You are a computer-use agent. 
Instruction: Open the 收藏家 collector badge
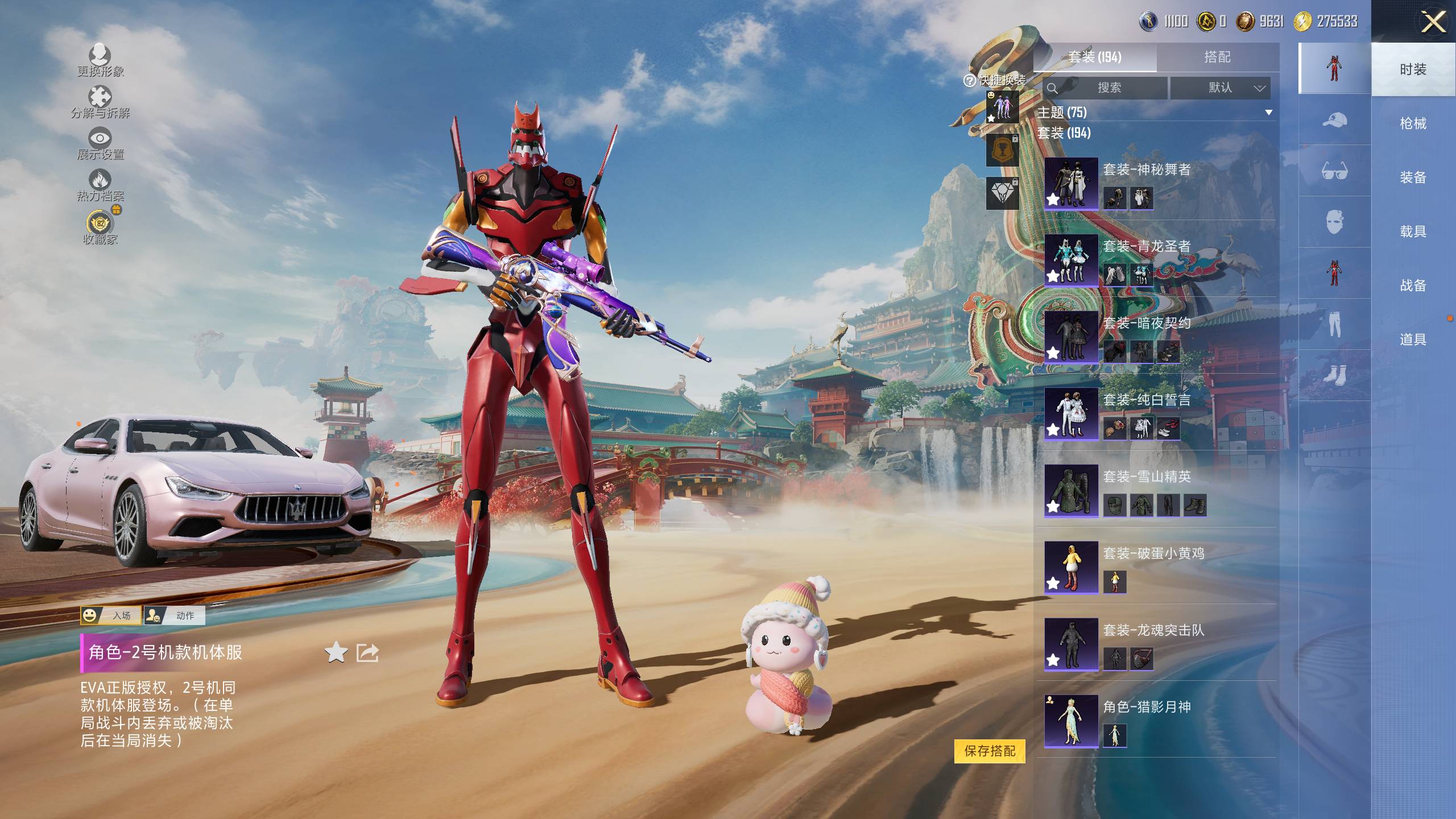click(101, 227)
